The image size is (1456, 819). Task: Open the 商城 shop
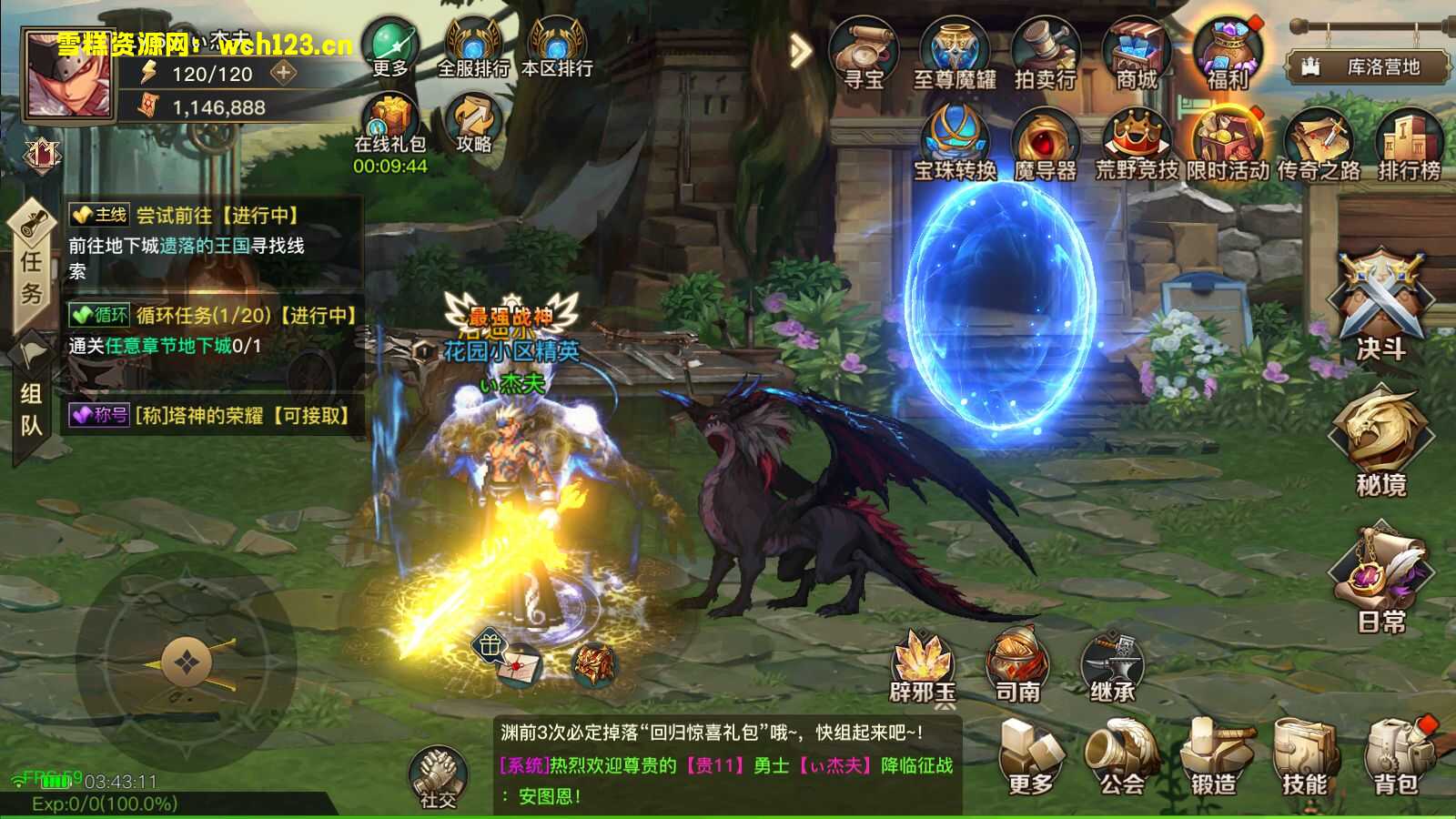1137,55
